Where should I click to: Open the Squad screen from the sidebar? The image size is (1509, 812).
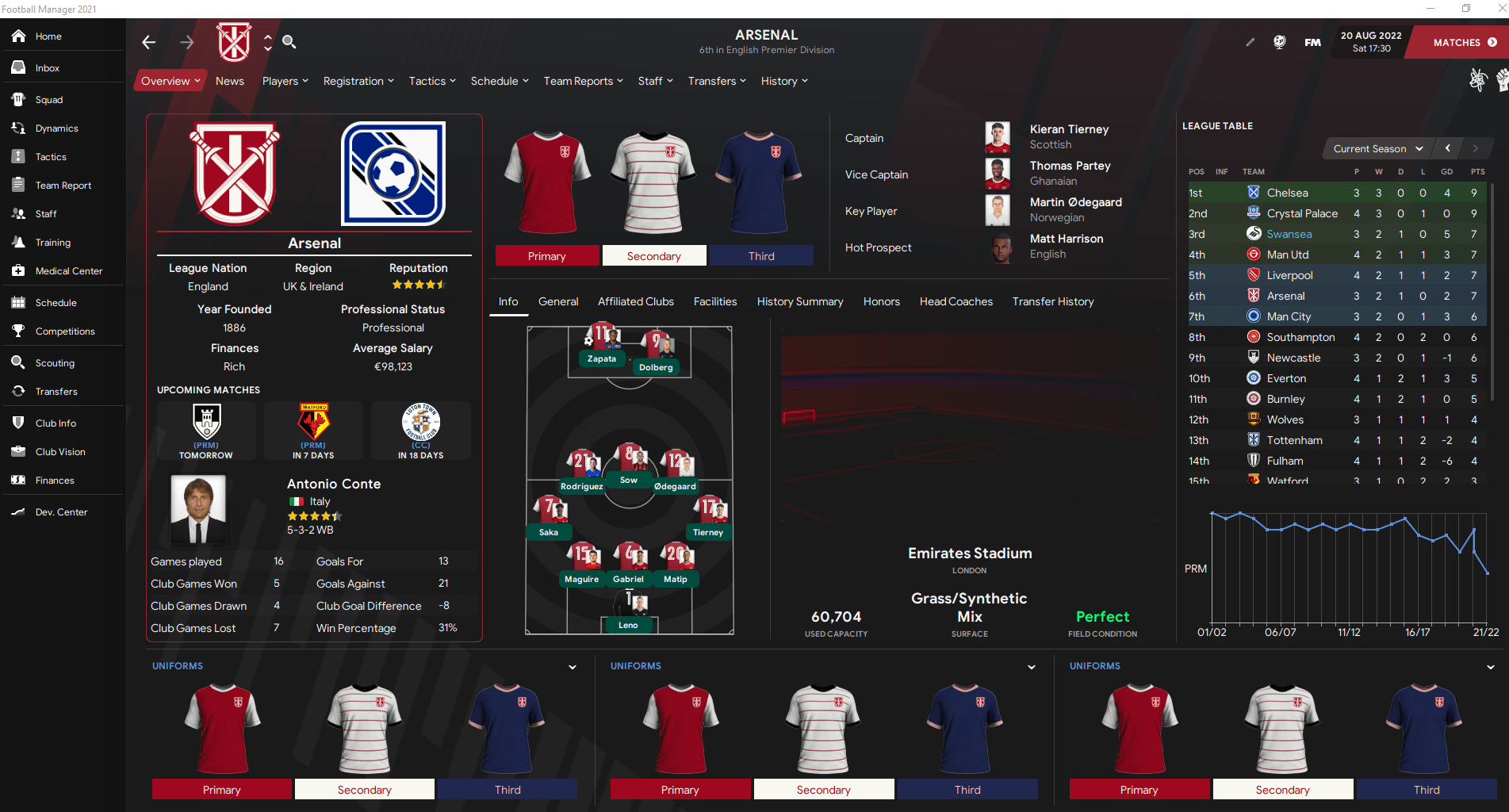pos(48,99)
